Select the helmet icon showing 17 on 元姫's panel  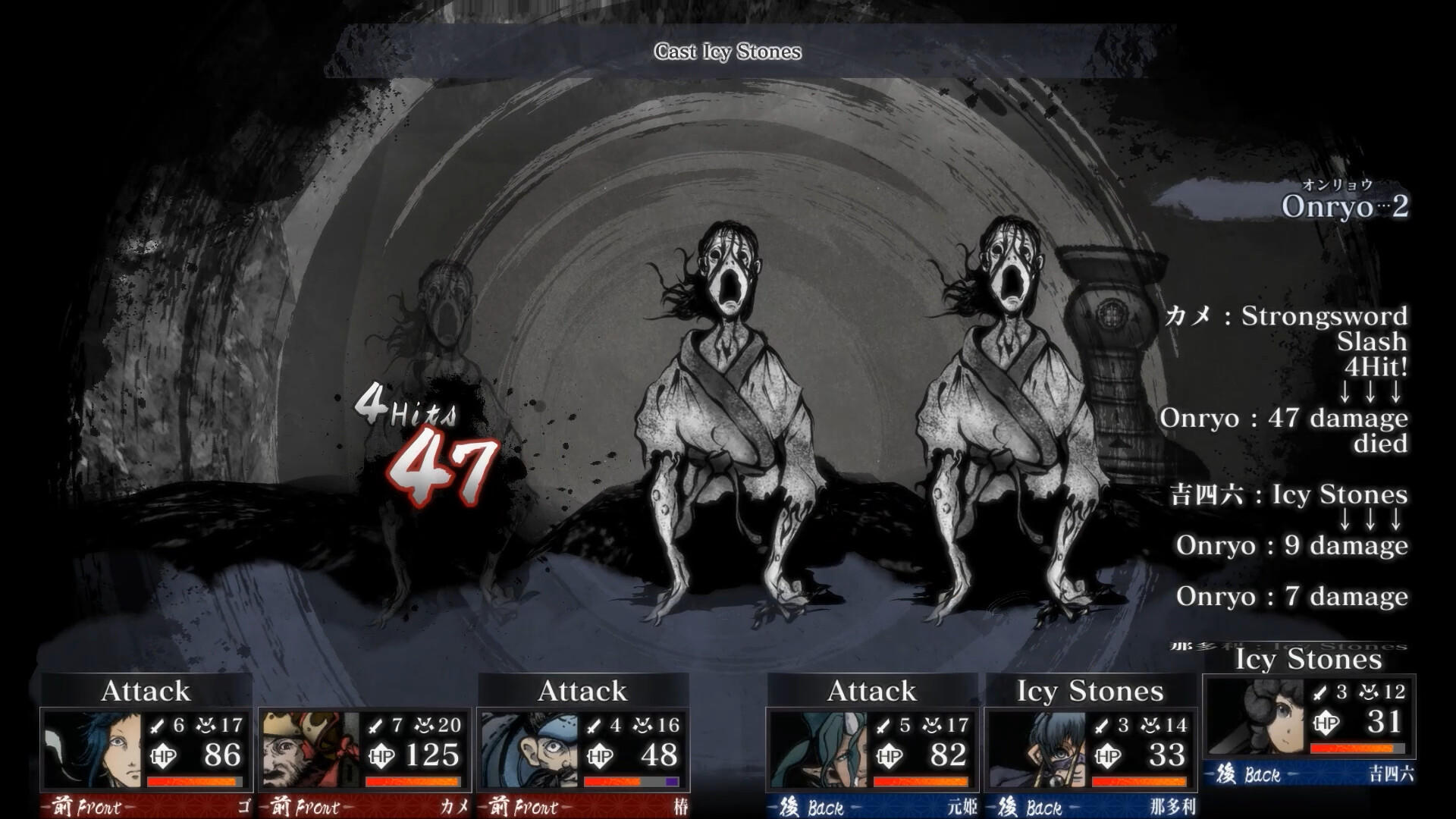pyautogui.click(x=931, y=726)
